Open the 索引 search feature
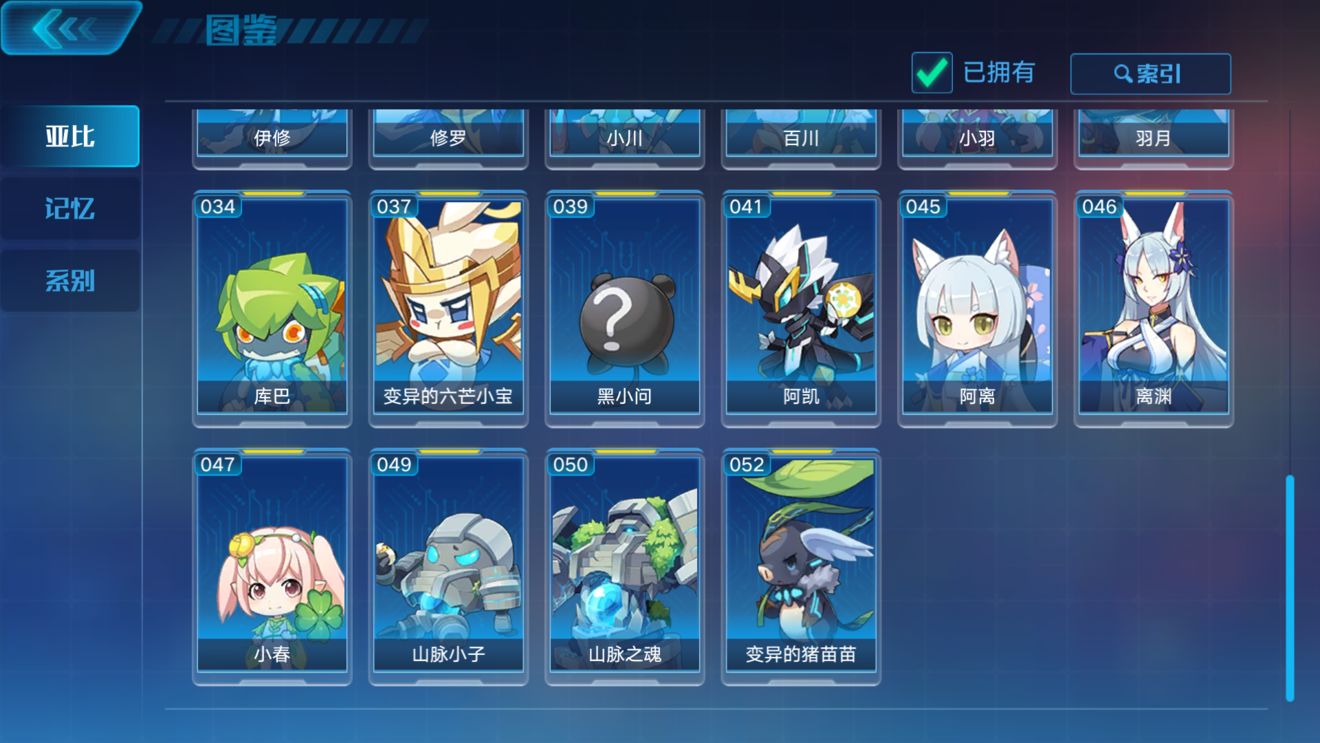The width and height of the screenshot is (1320, 743). pos(1150,73)
